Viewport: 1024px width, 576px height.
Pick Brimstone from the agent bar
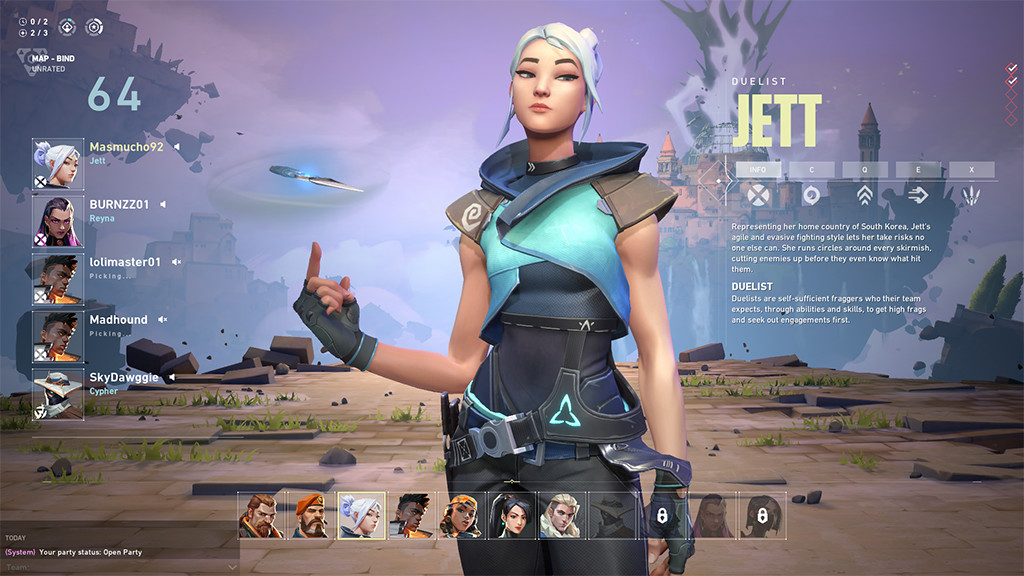[x=312, y=515]
